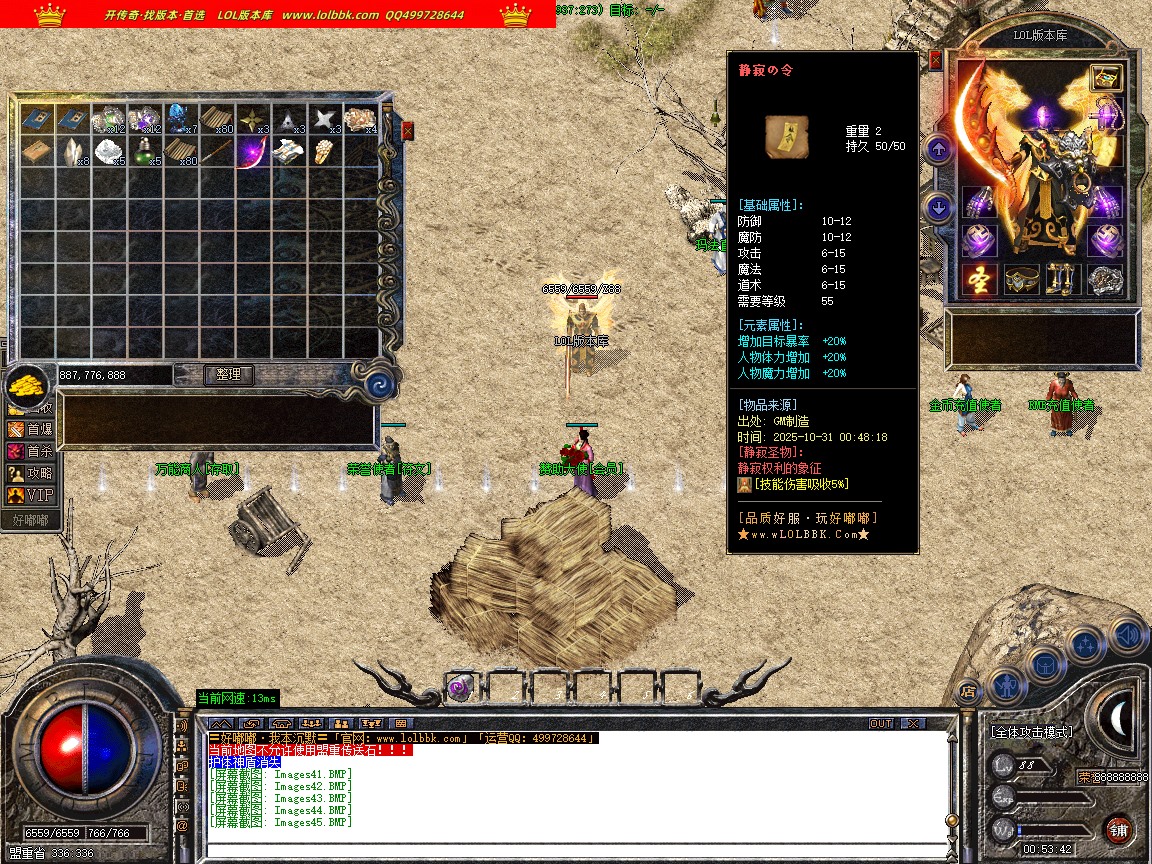Close the inventory bag window
Viewport: 1152px width, 864px height.
click(x=407, y=130)
